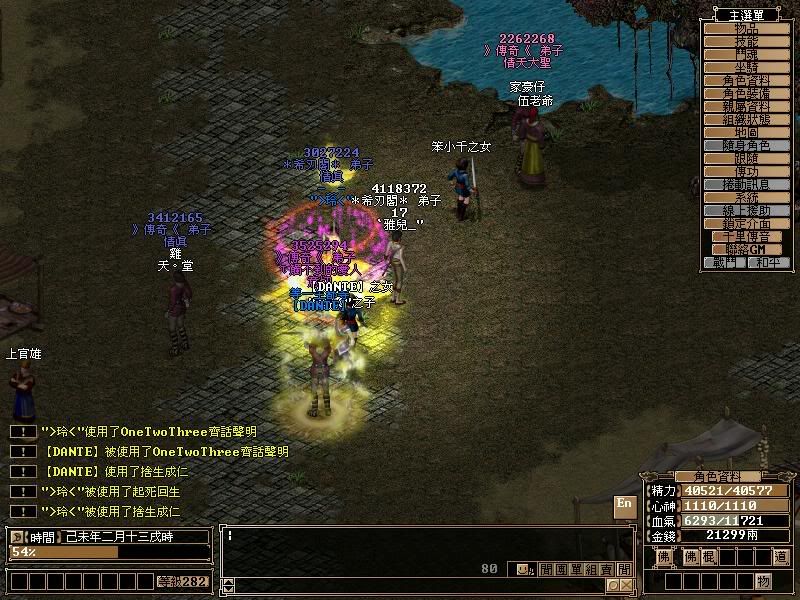Toggle the En input language button

point(624,503)
